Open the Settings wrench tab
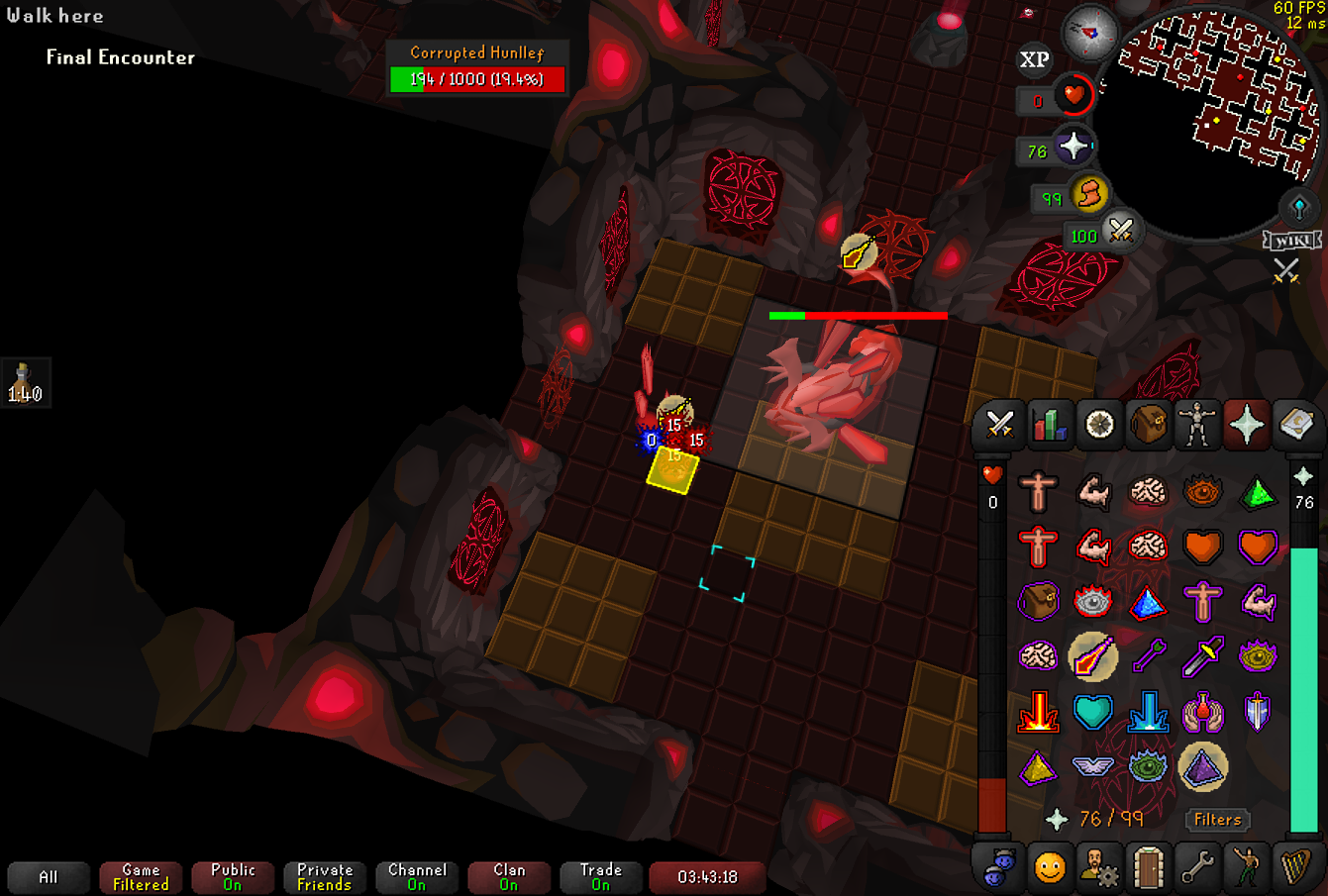 click(1197, 868)
